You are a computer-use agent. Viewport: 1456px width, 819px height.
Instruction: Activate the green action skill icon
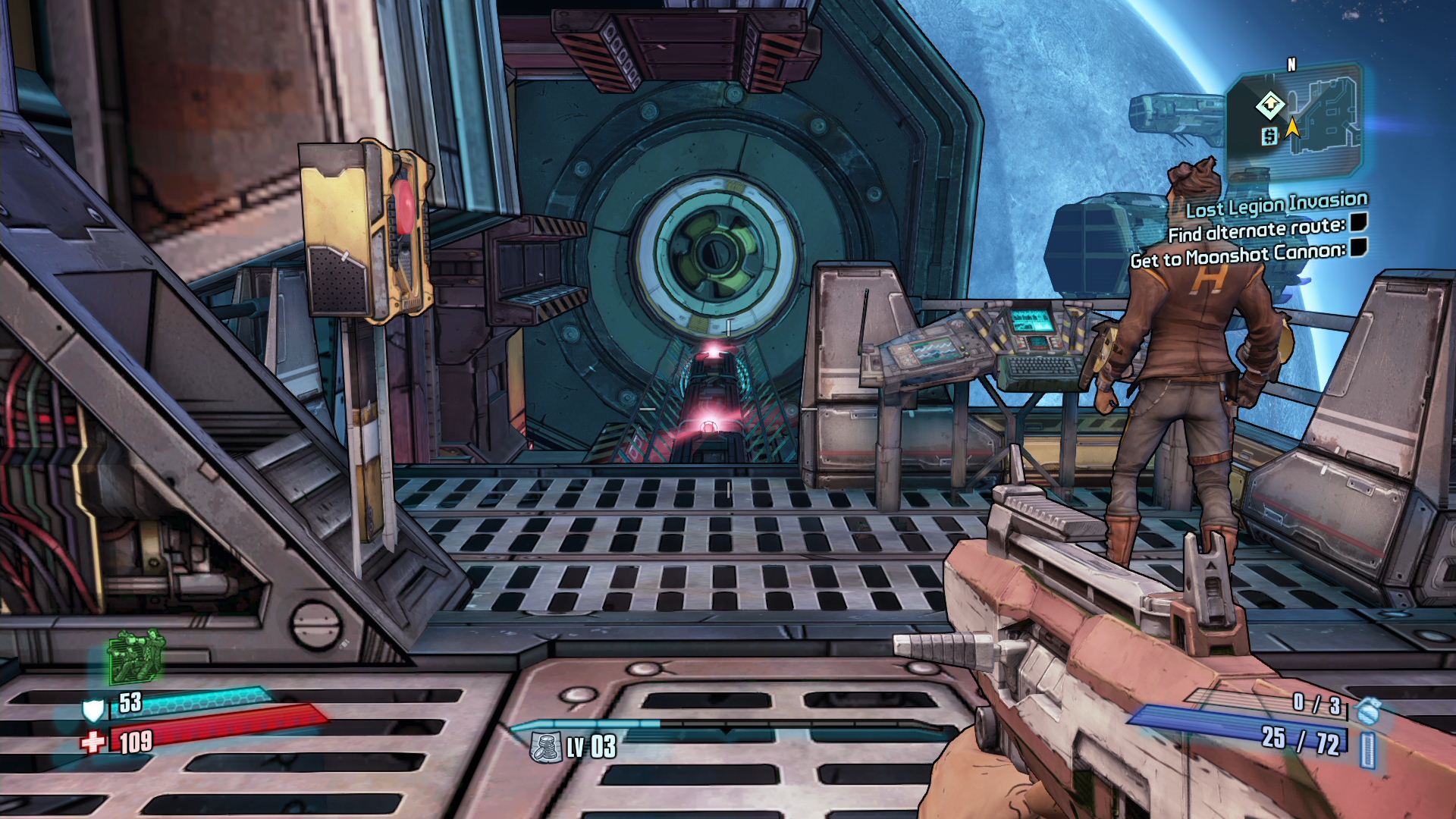pyautogui.click(x=136, y=657)
